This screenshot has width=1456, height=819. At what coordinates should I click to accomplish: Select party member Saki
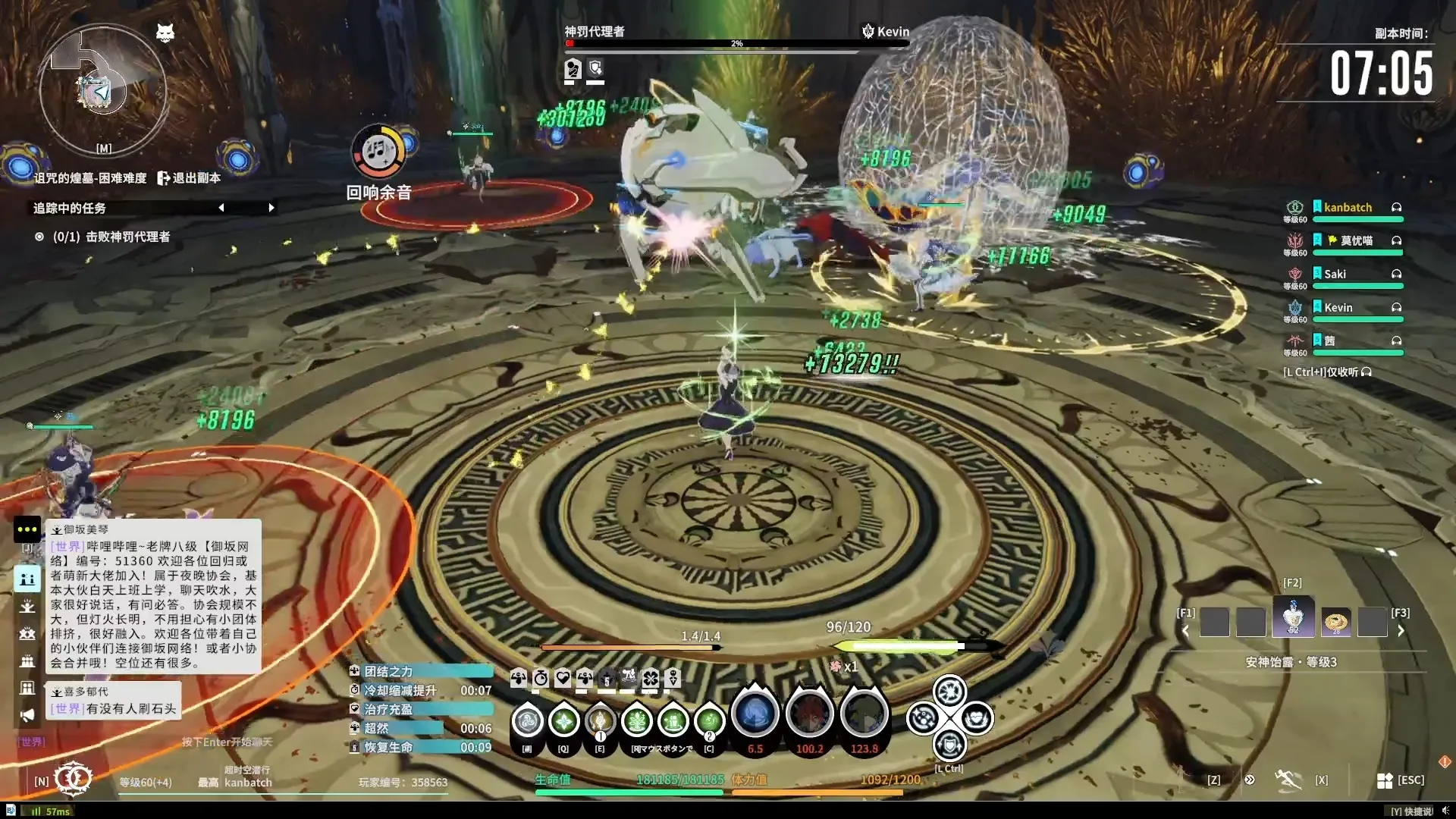pos(1335,275)
